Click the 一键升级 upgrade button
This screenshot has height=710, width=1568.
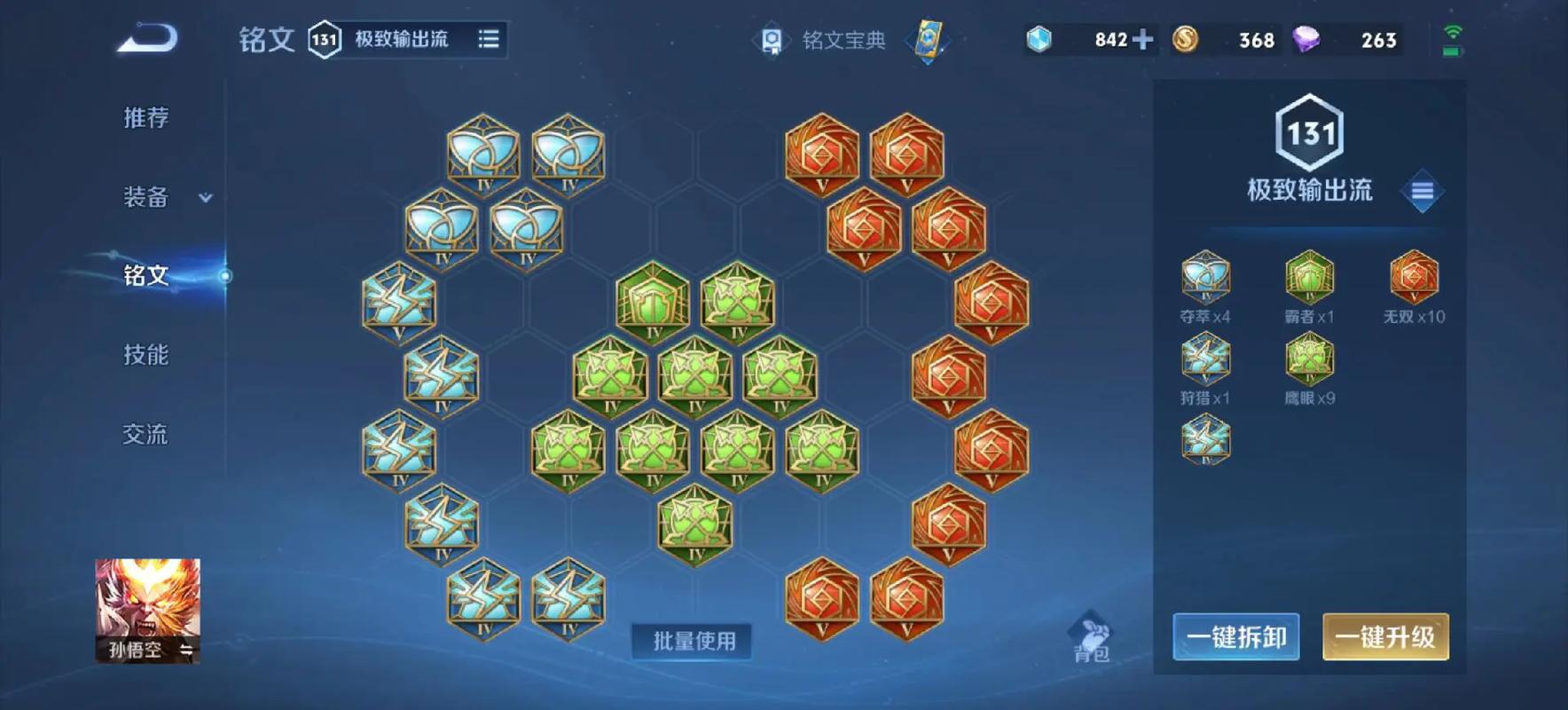pyautogui.click(x=1385, y=636)
